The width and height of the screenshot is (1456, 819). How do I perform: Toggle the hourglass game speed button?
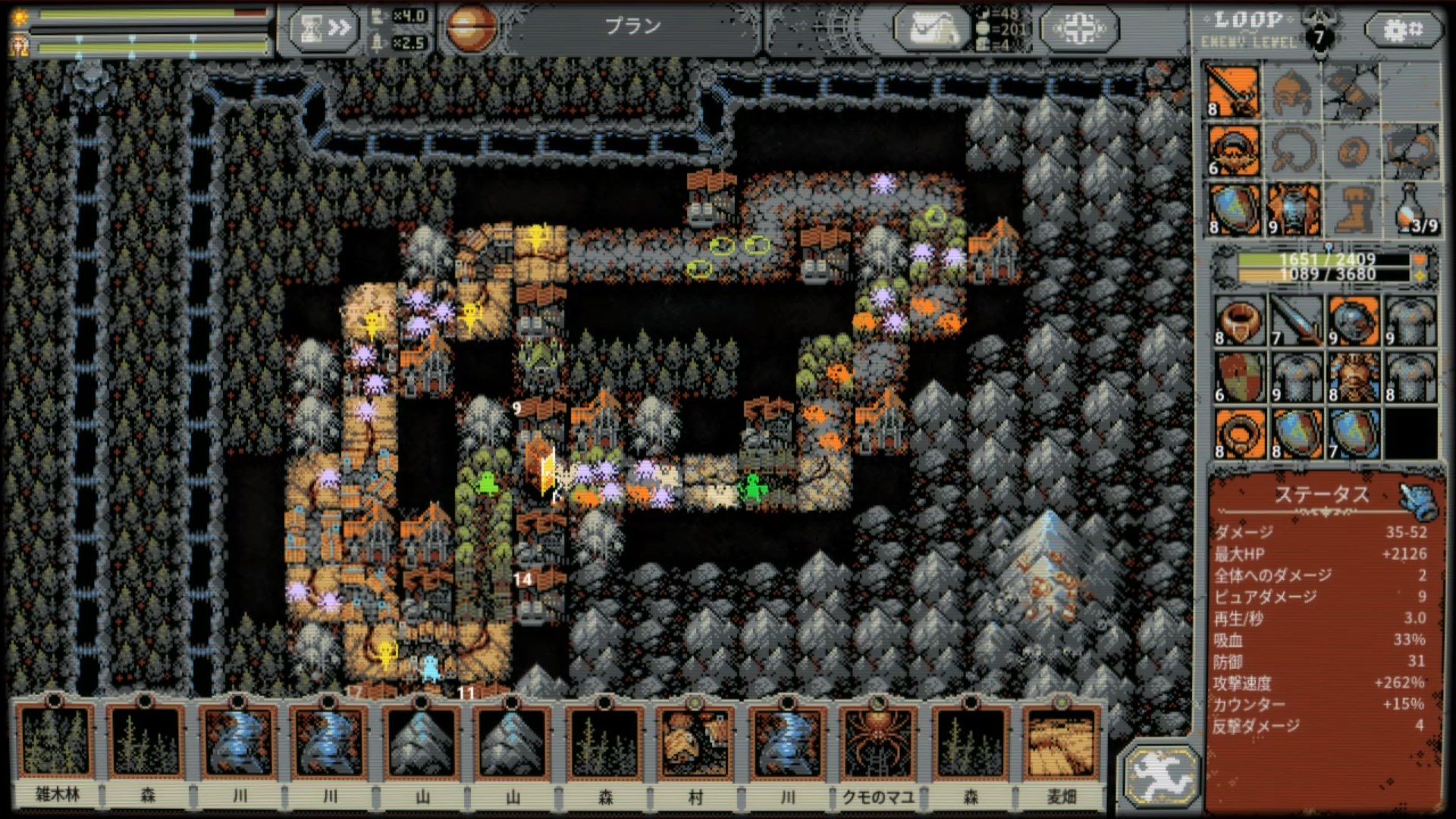coord(324,29)
